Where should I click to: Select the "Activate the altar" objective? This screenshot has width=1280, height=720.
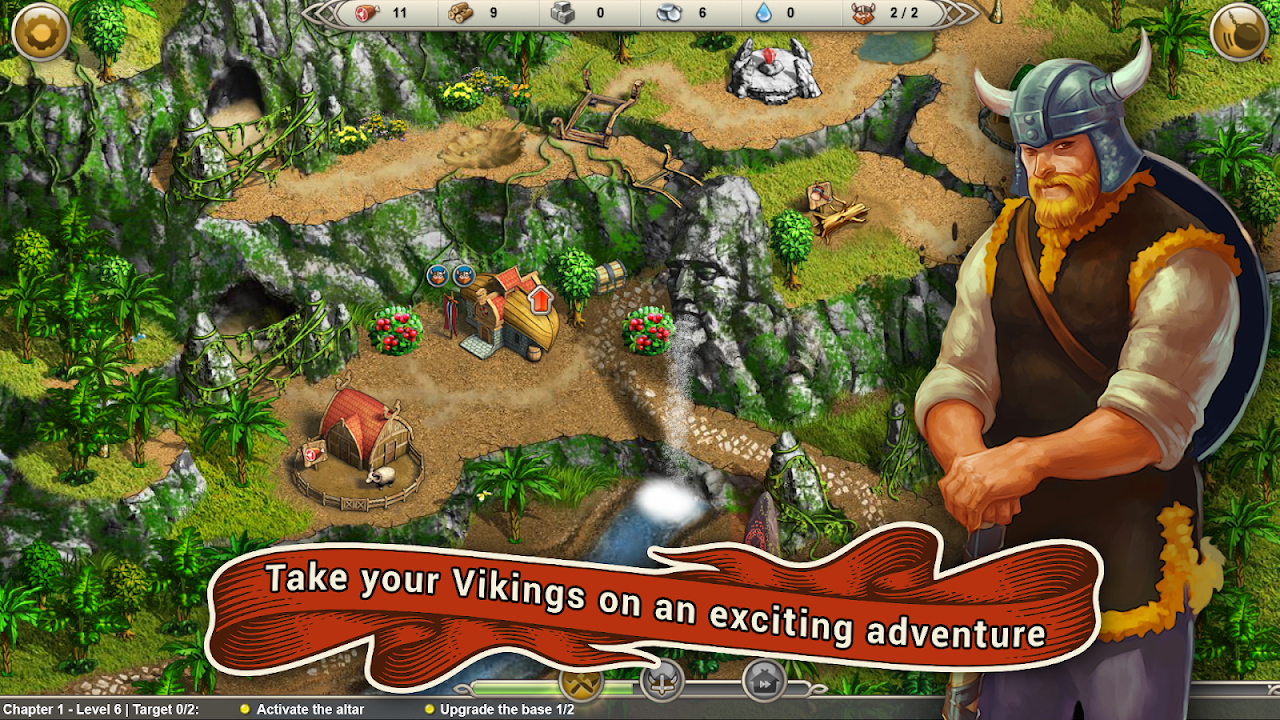tap(310, 709)
